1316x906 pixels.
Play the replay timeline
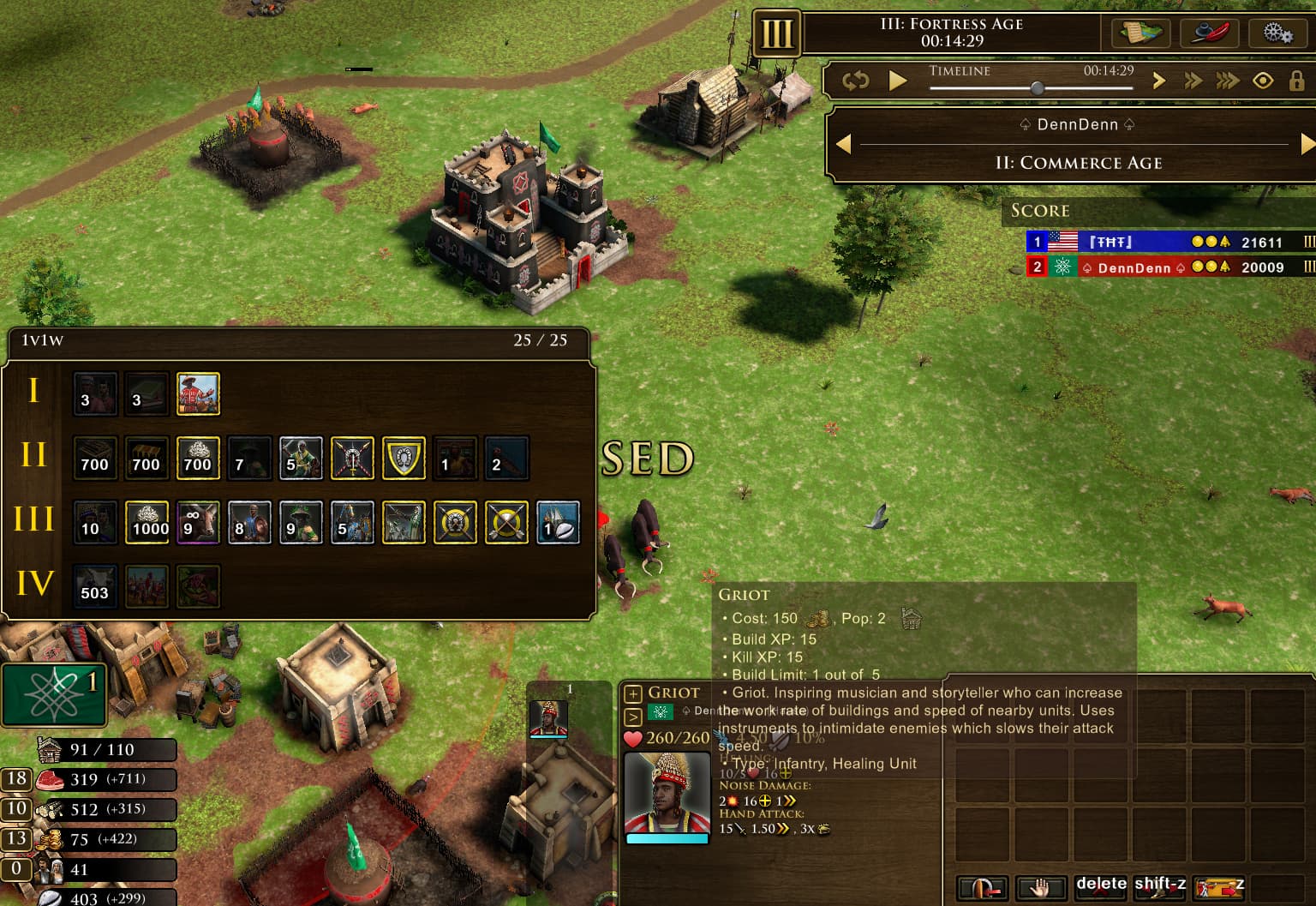click(897, 81)
